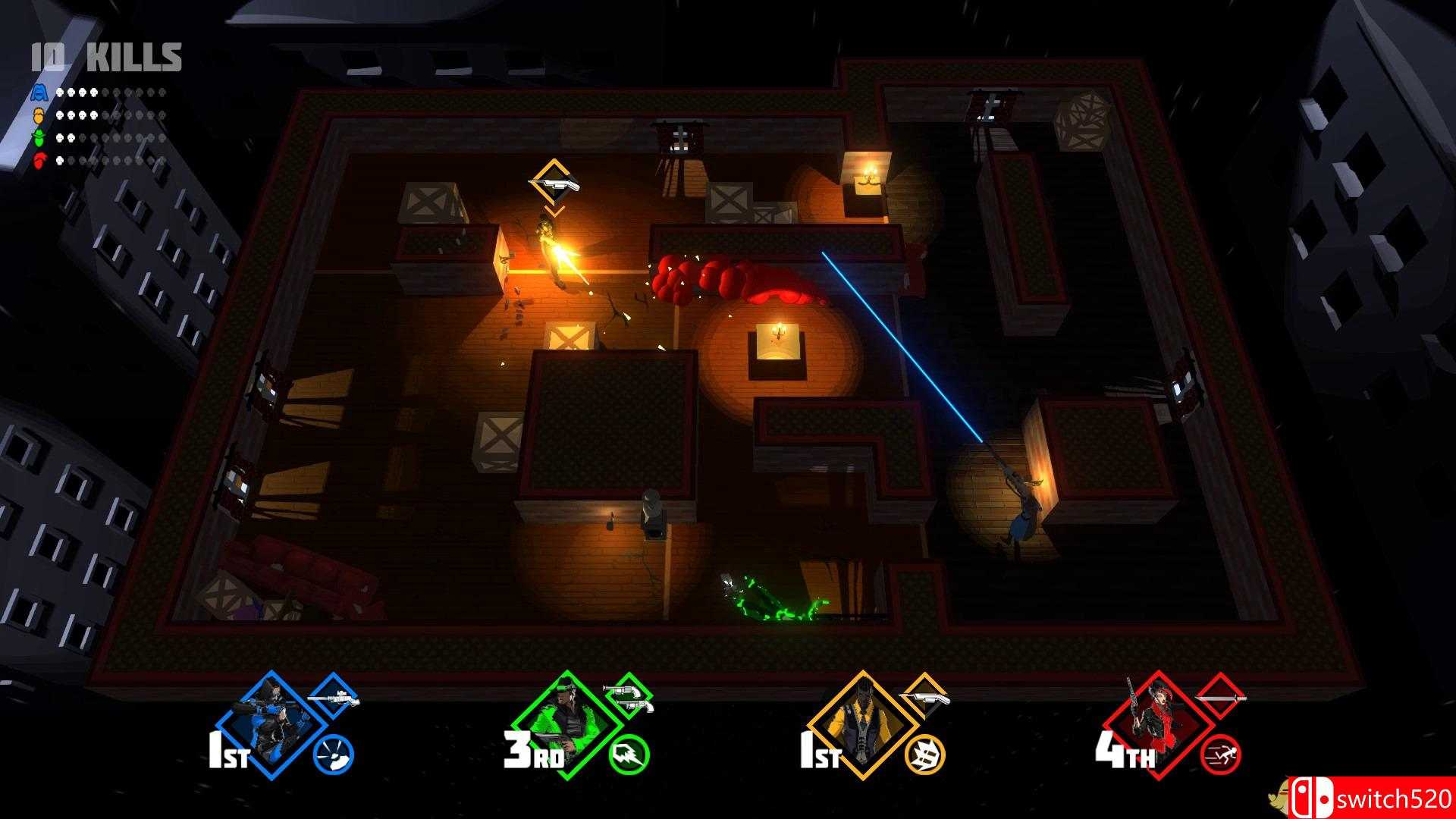This screenshot has height=819, width=1456.
Task: Activate the yellow player's shuriken ability icon
Action: coord(925,755)
